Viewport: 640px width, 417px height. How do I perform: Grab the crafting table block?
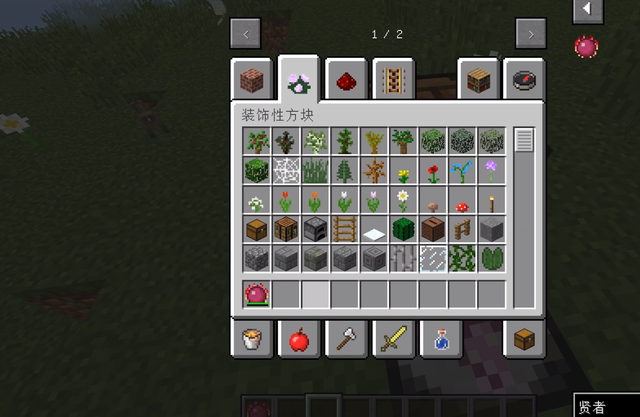(x=286, y=229)
